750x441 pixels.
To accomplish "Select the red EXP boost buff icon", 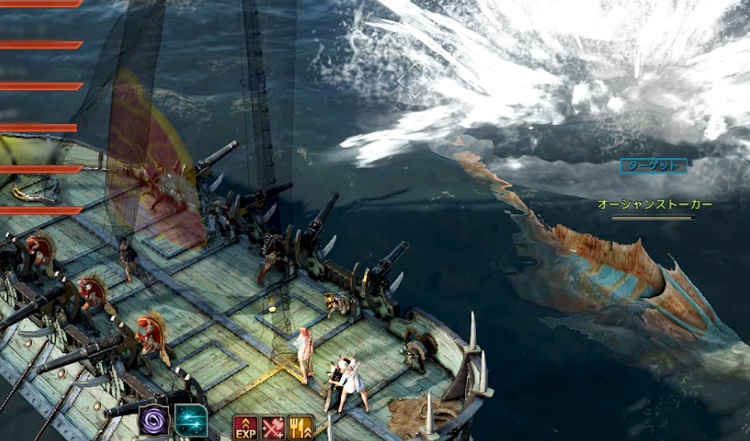I will [245, 428].
